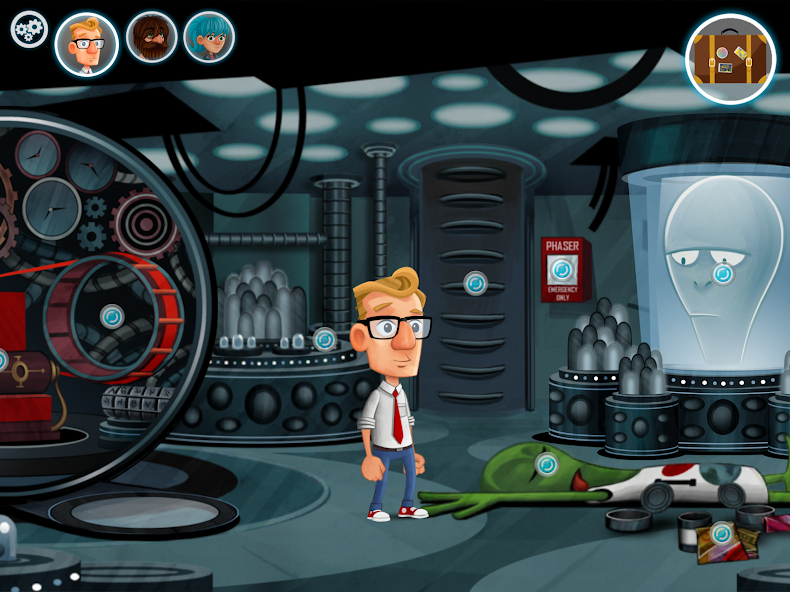
Task: Click the hotspot marker on the red wheel
Action: click(x=112, y=316)
